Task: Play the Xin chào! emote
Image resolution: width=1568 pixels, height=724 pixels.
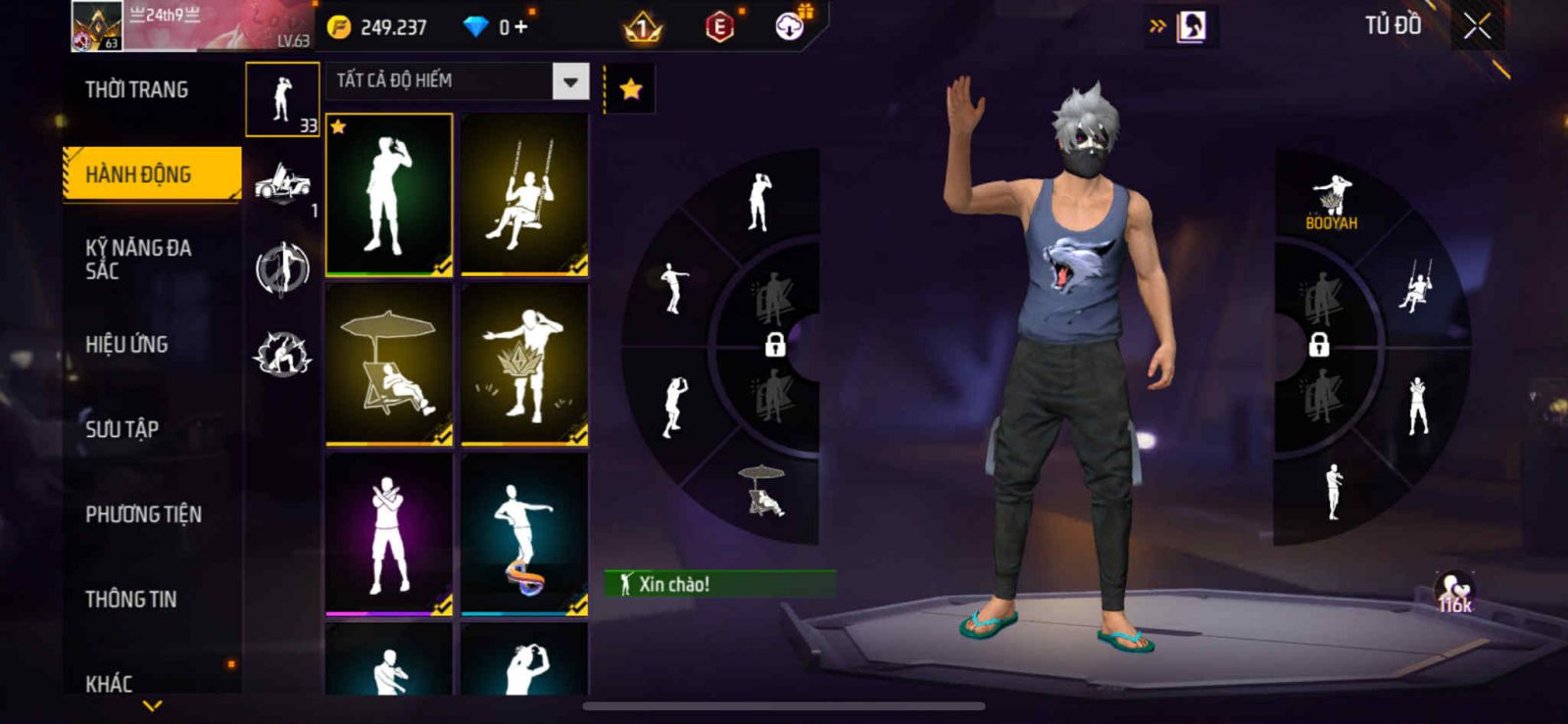Action: click(720, 584)
